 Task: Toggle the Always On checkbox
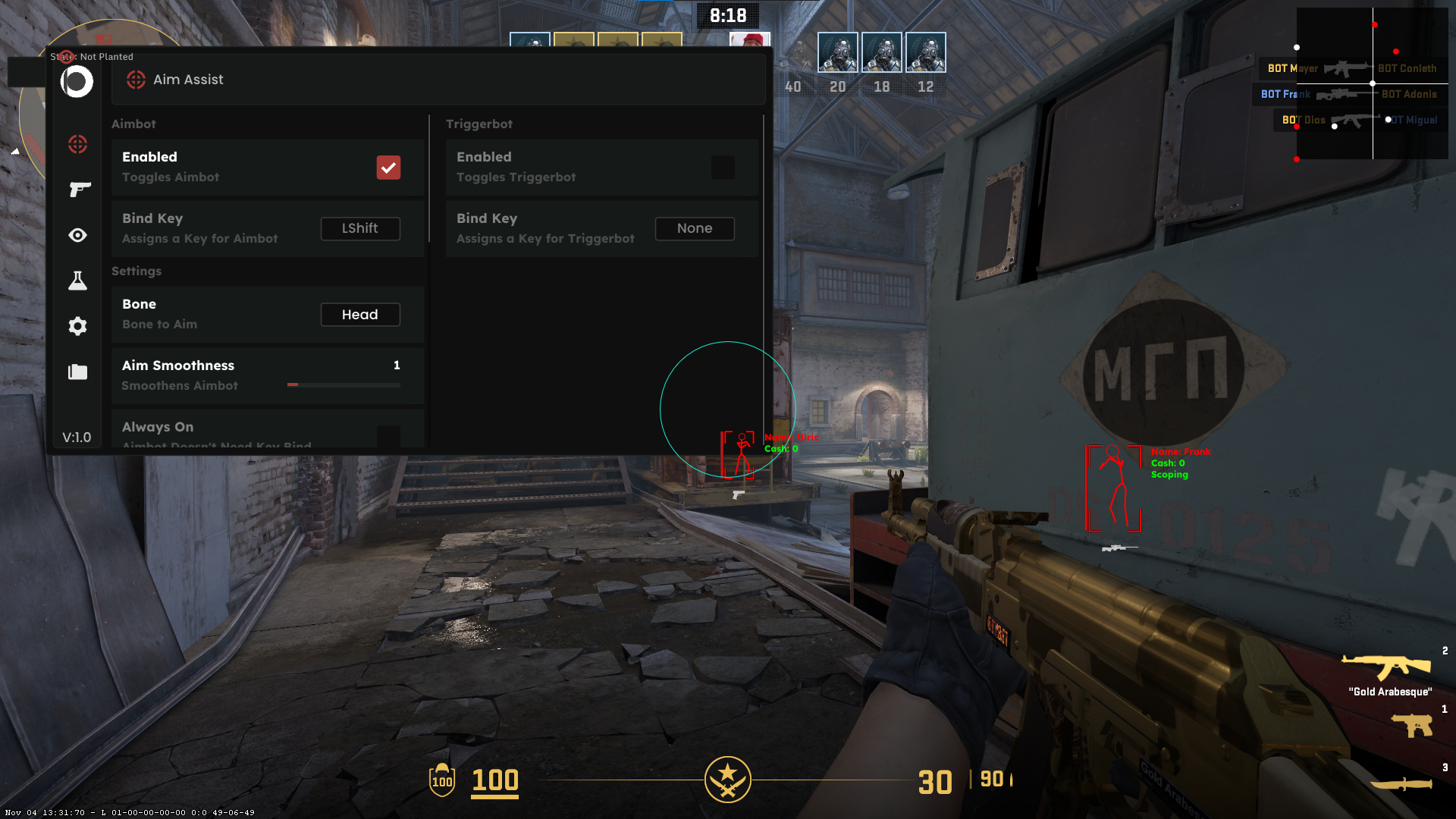pos(388,435)
